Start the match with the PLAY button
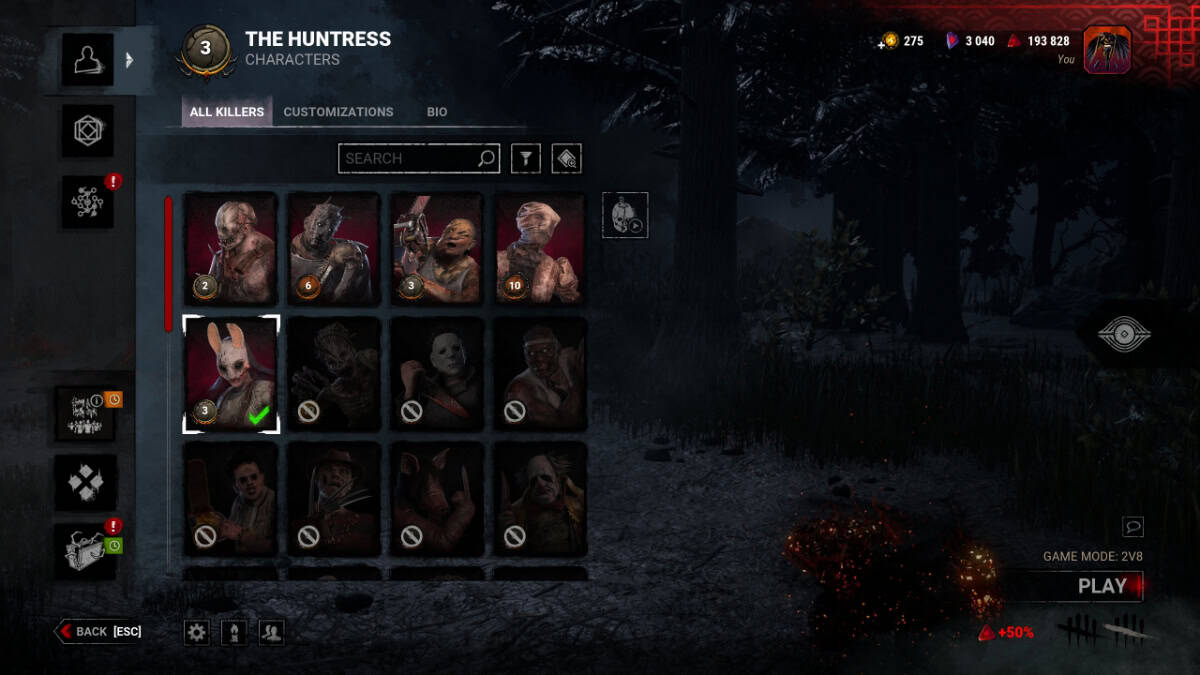This screenshot has width=1200, height=675. click(x=1101, y=587)
